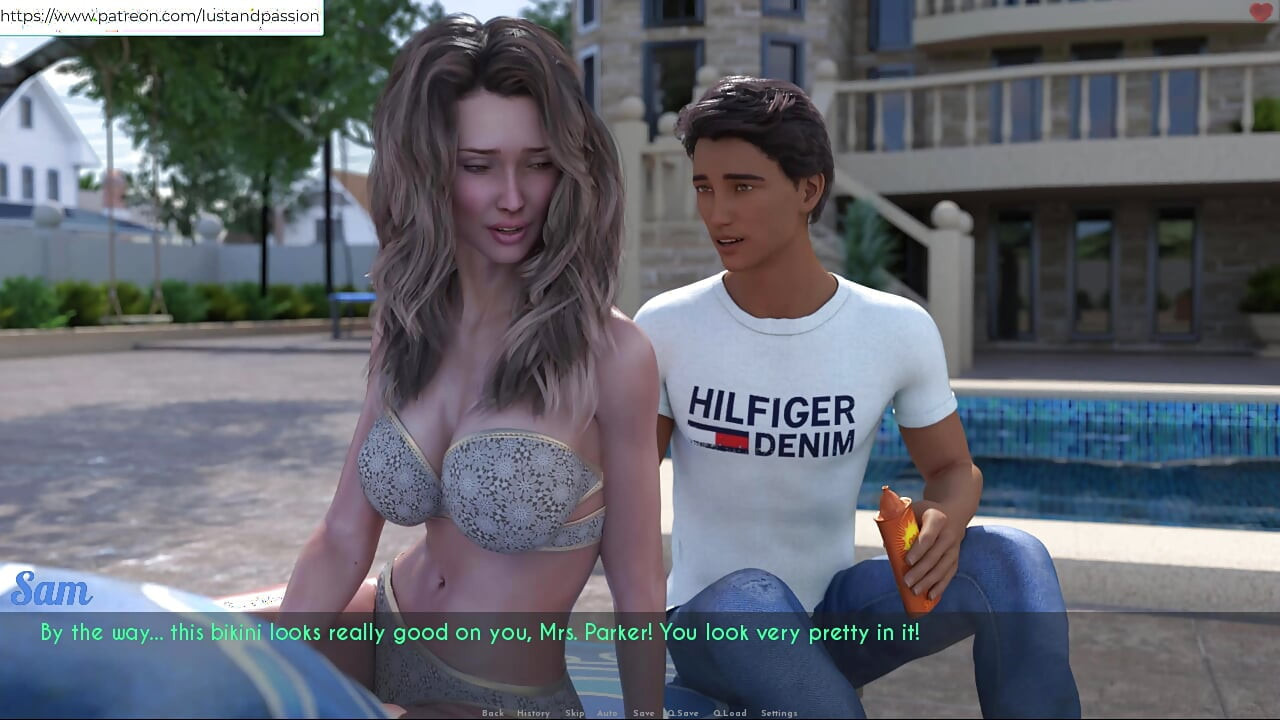The image size is (1280, 720).
Task: Click the red heart icon
Action: (x=1261, y=13)
